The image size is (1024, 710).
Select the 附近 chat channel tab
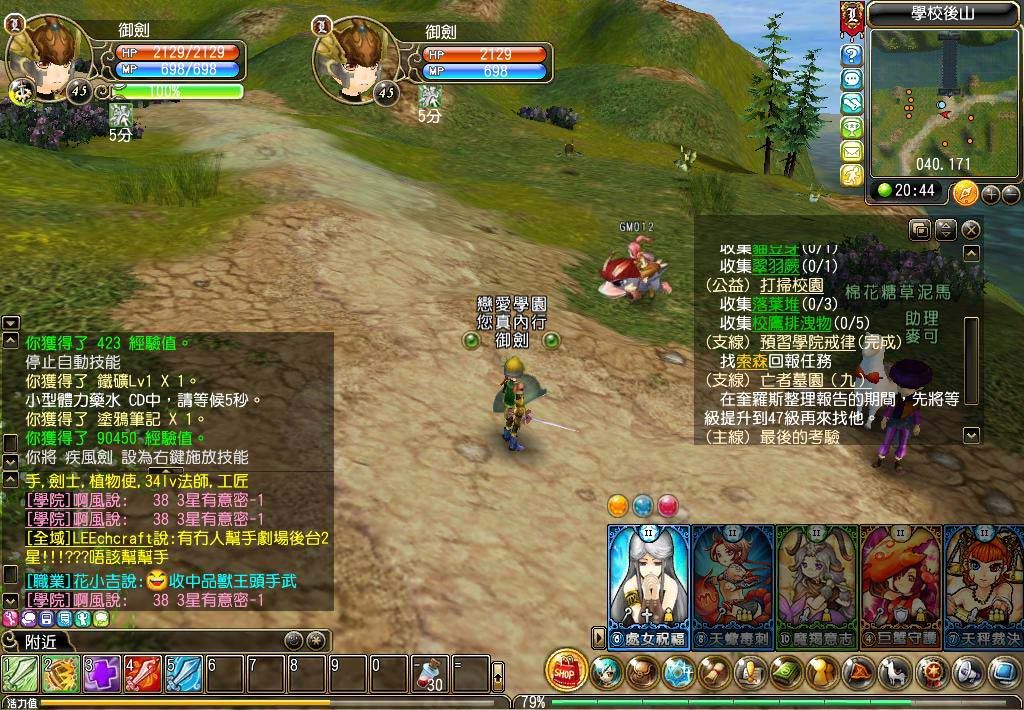[40, 641]
